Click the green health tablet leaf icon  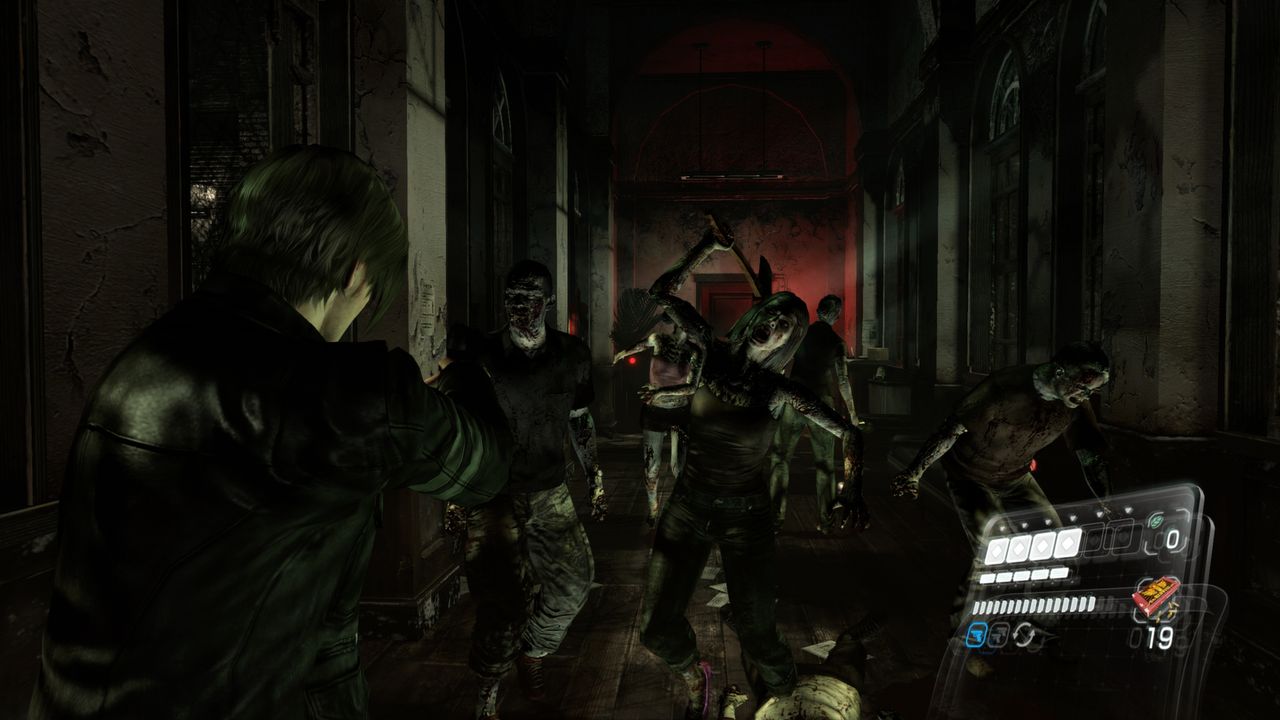(1157, 519)
